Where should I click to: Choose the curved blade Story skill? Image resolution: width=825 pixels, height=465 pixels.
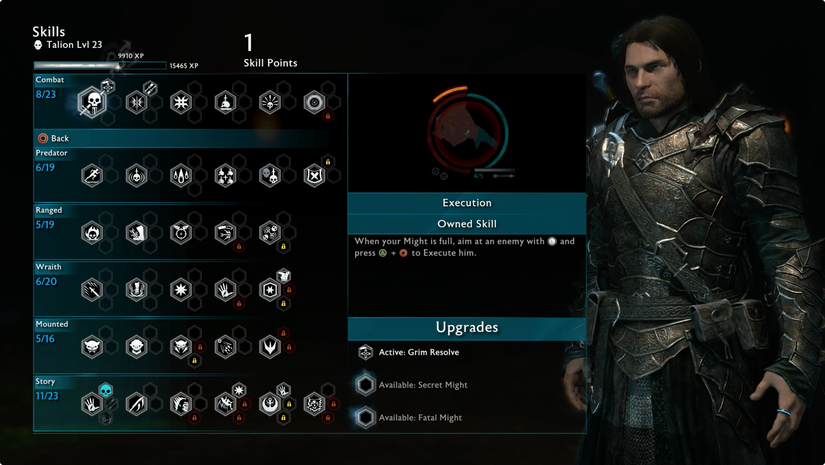click(137, 404)
